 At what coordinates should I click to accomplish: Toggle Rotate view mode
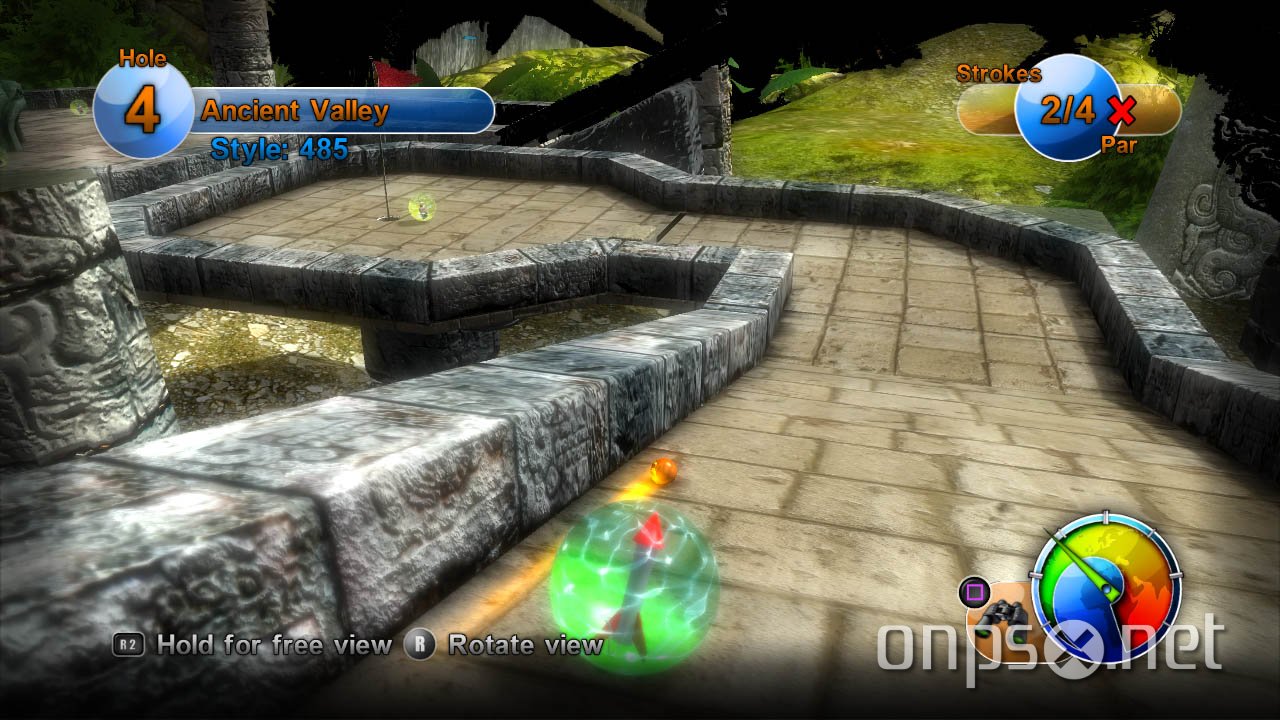point(525,645)
